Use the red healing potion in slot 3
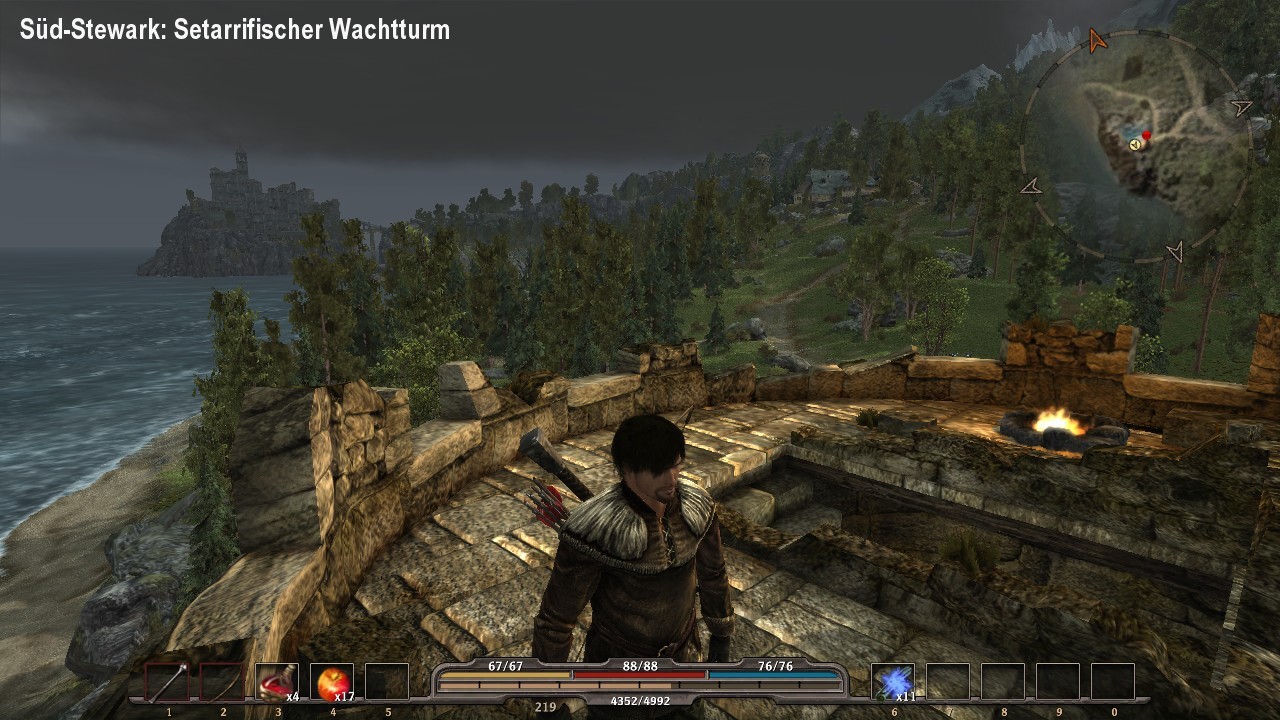 pos(276,680)
